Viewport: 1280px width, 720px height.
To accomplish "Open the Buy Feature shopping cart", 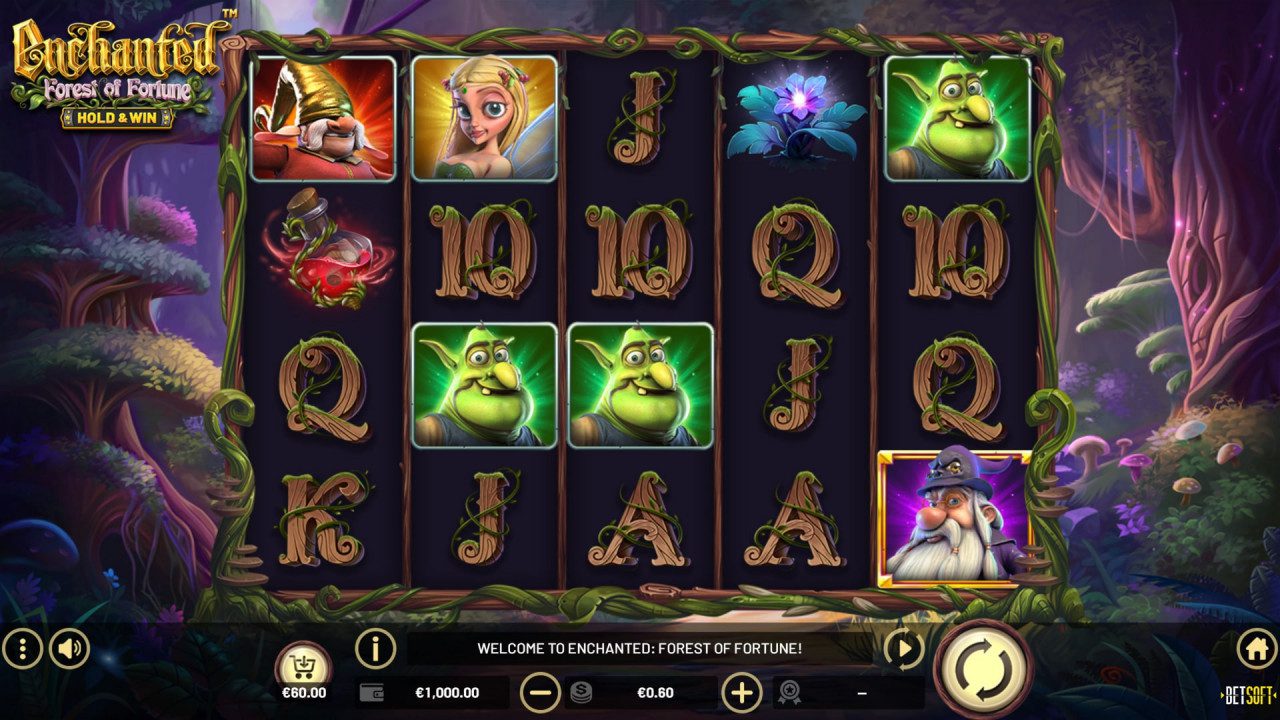I will coord(305,664).
